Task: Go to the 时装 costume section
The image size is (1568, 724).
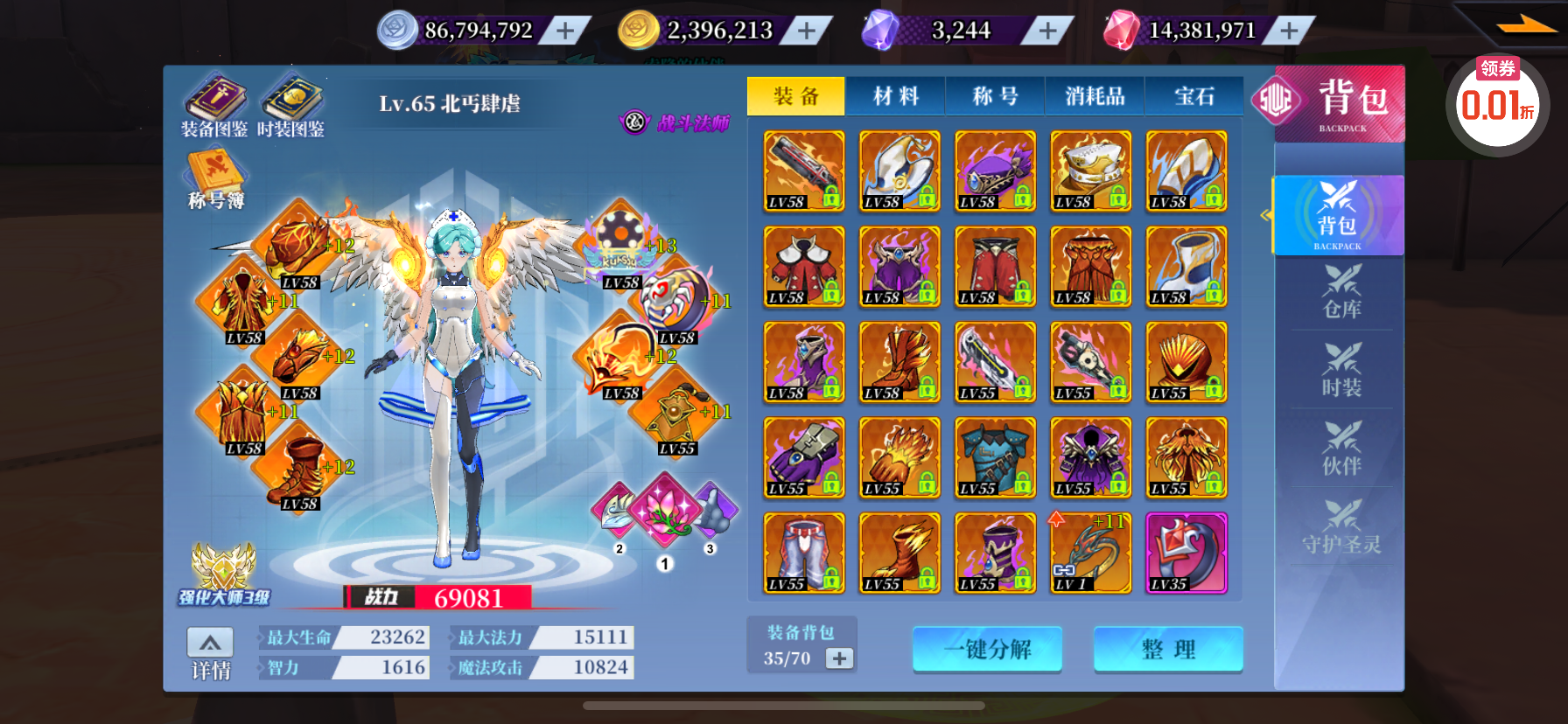Action: 1341,371
